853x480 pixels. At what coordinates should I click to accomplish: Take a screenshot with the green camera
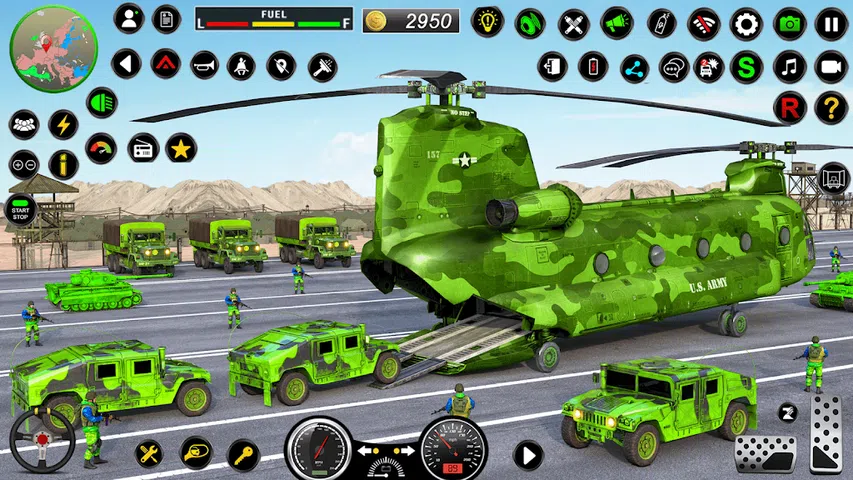(x=790, y=23)
